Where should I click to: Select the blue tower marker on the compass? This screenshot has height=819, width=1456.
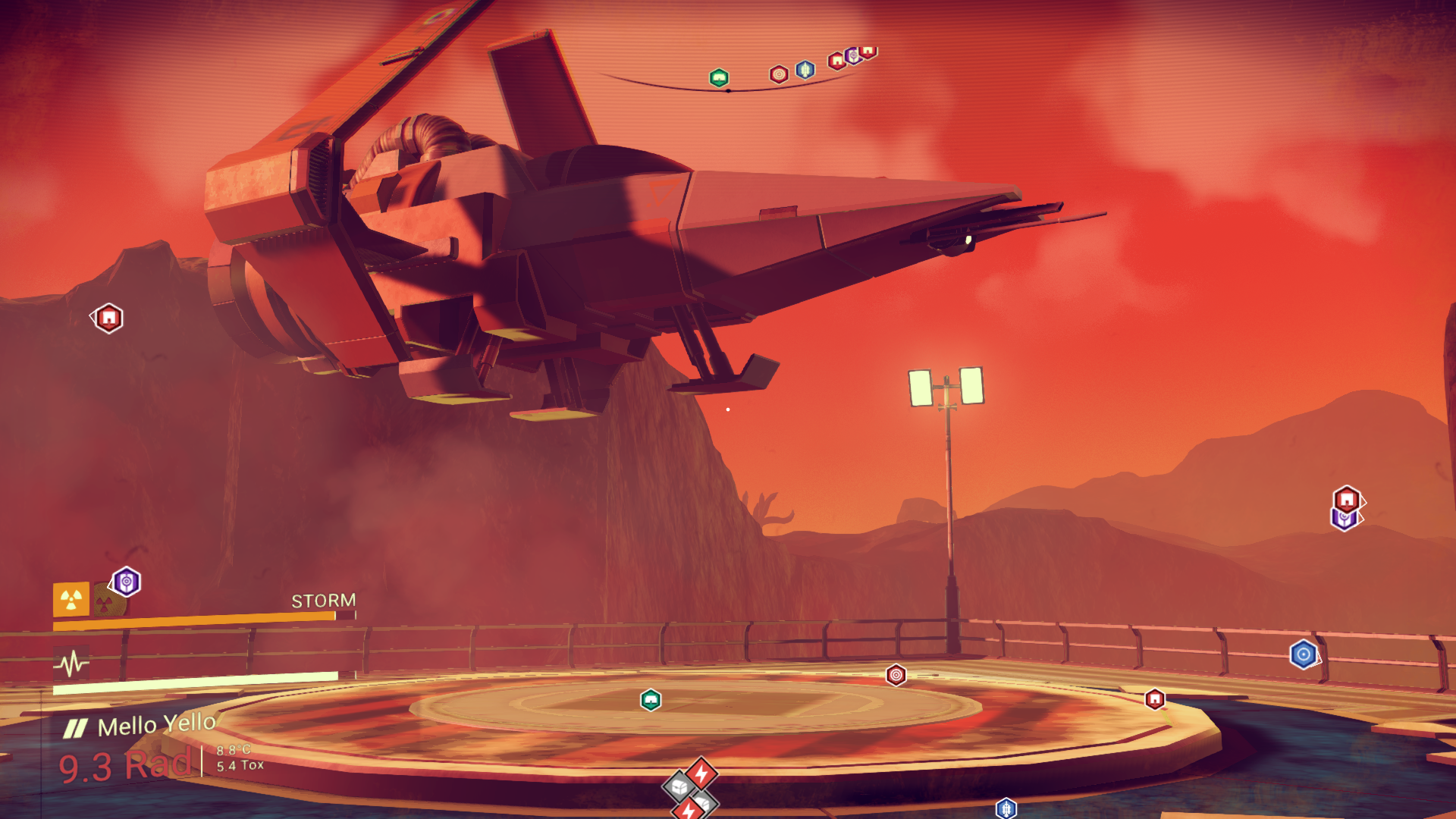[x=805, y=70]
